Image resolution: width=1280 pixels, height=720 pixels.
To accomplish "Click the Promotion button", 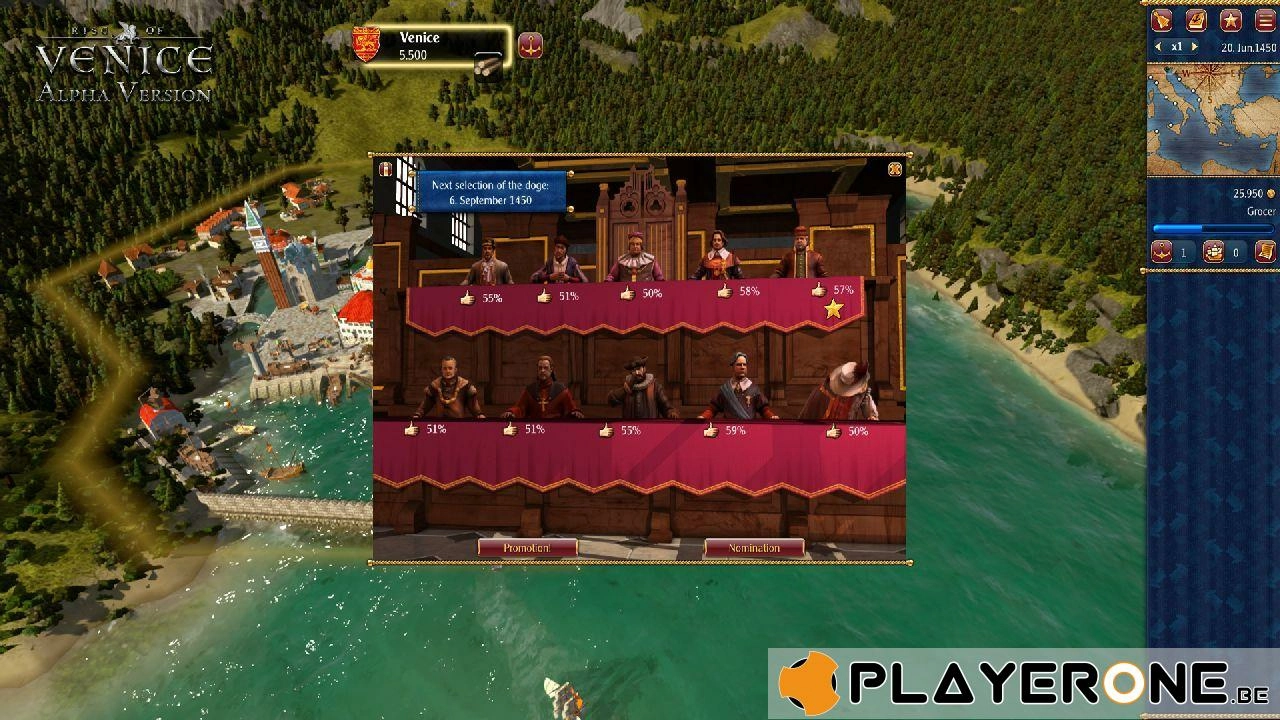I will [527, 548].
